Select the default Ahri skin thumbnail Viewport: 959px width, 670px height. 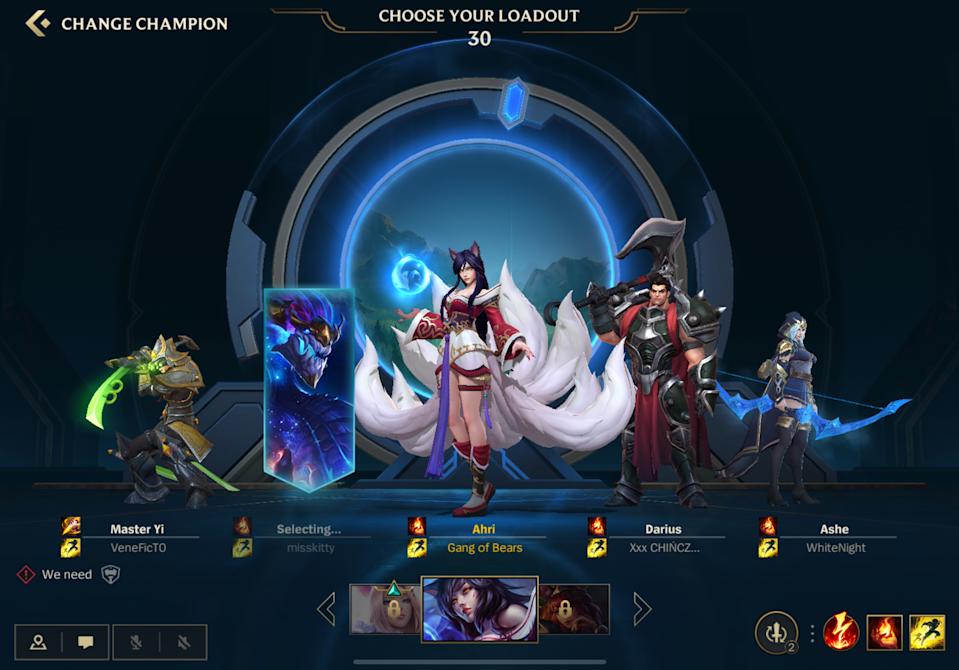click(x=479, y=608)
